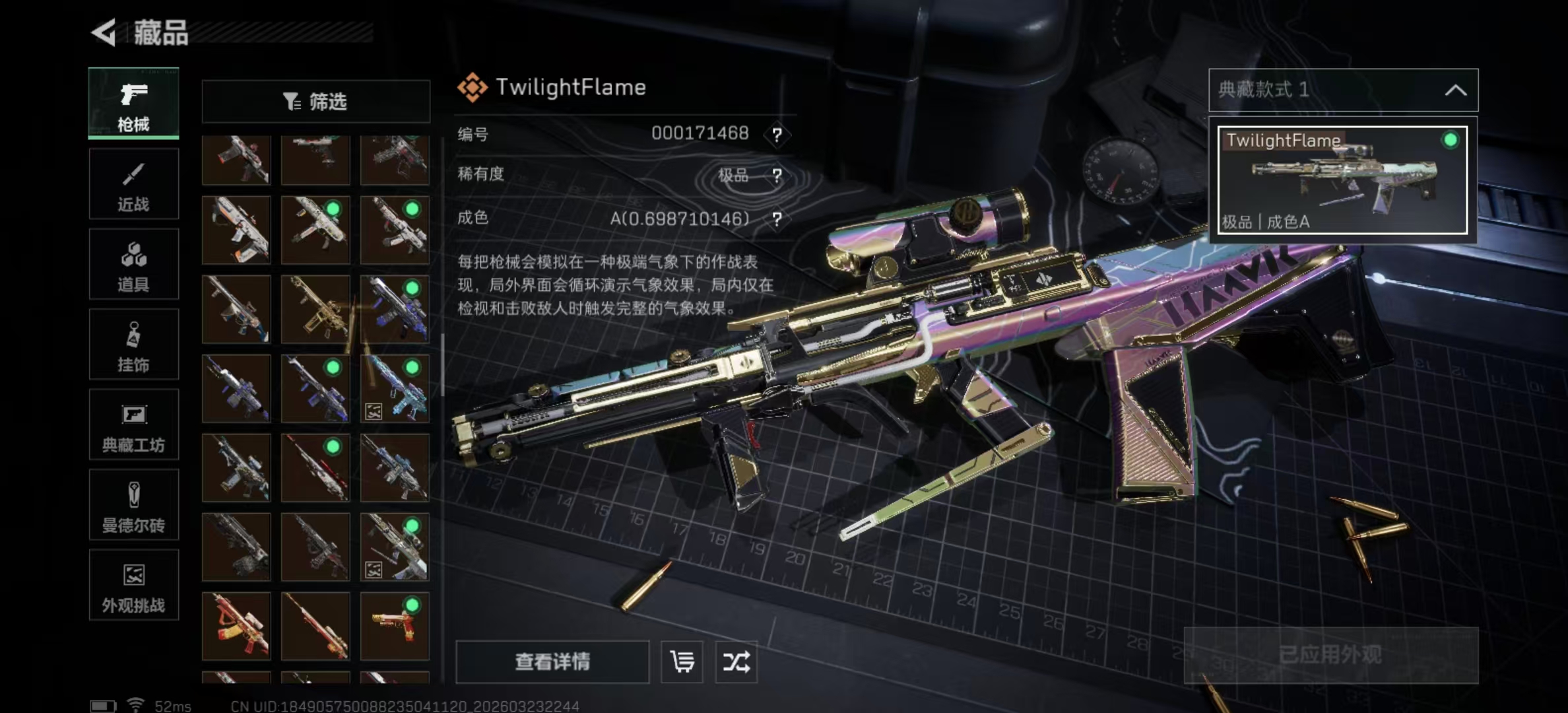Show help for 成色 wear grade

[x=777, y=219]
